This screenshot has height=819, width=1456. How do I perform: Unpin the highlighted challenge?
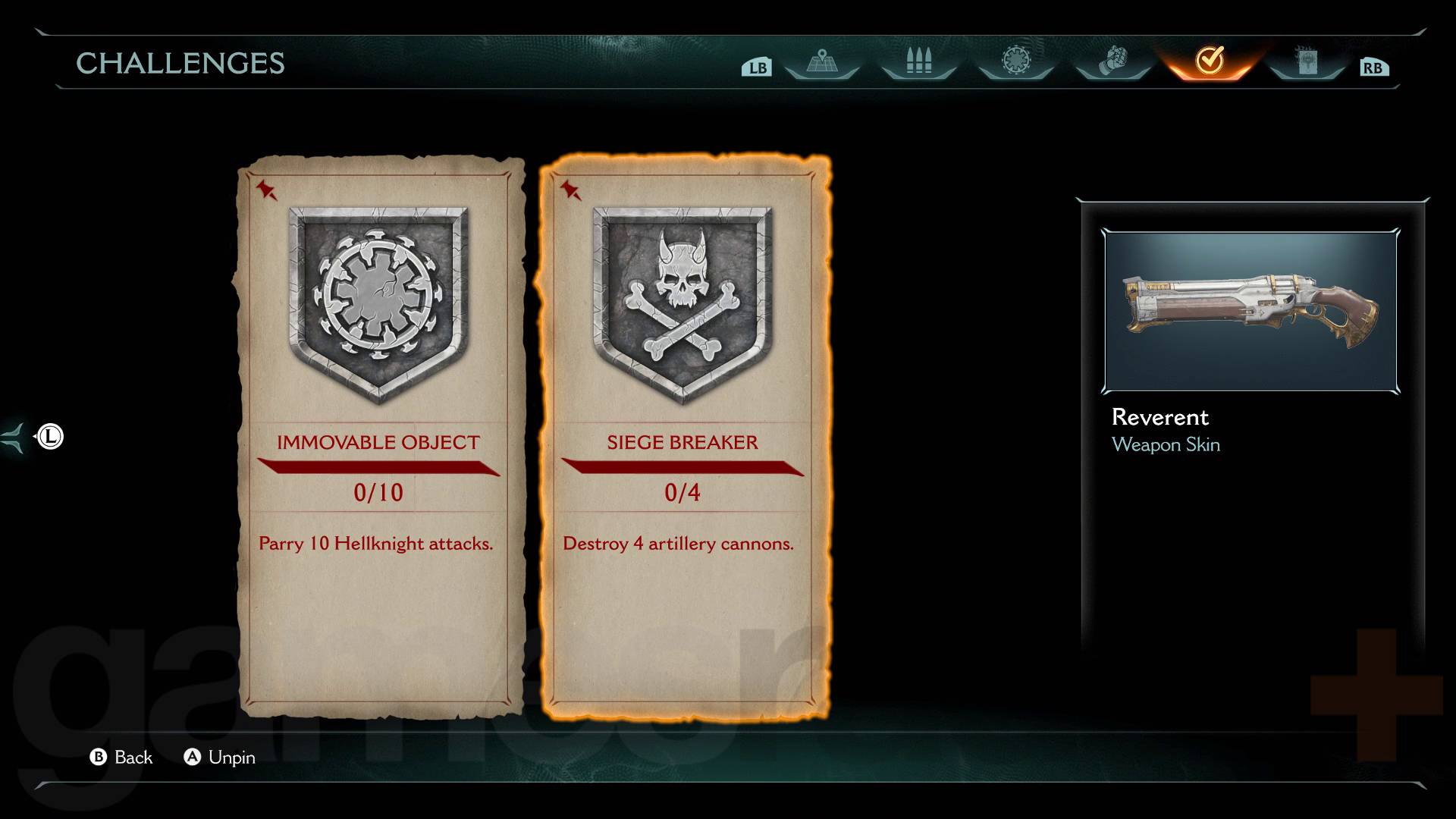(x=220, y=757)
